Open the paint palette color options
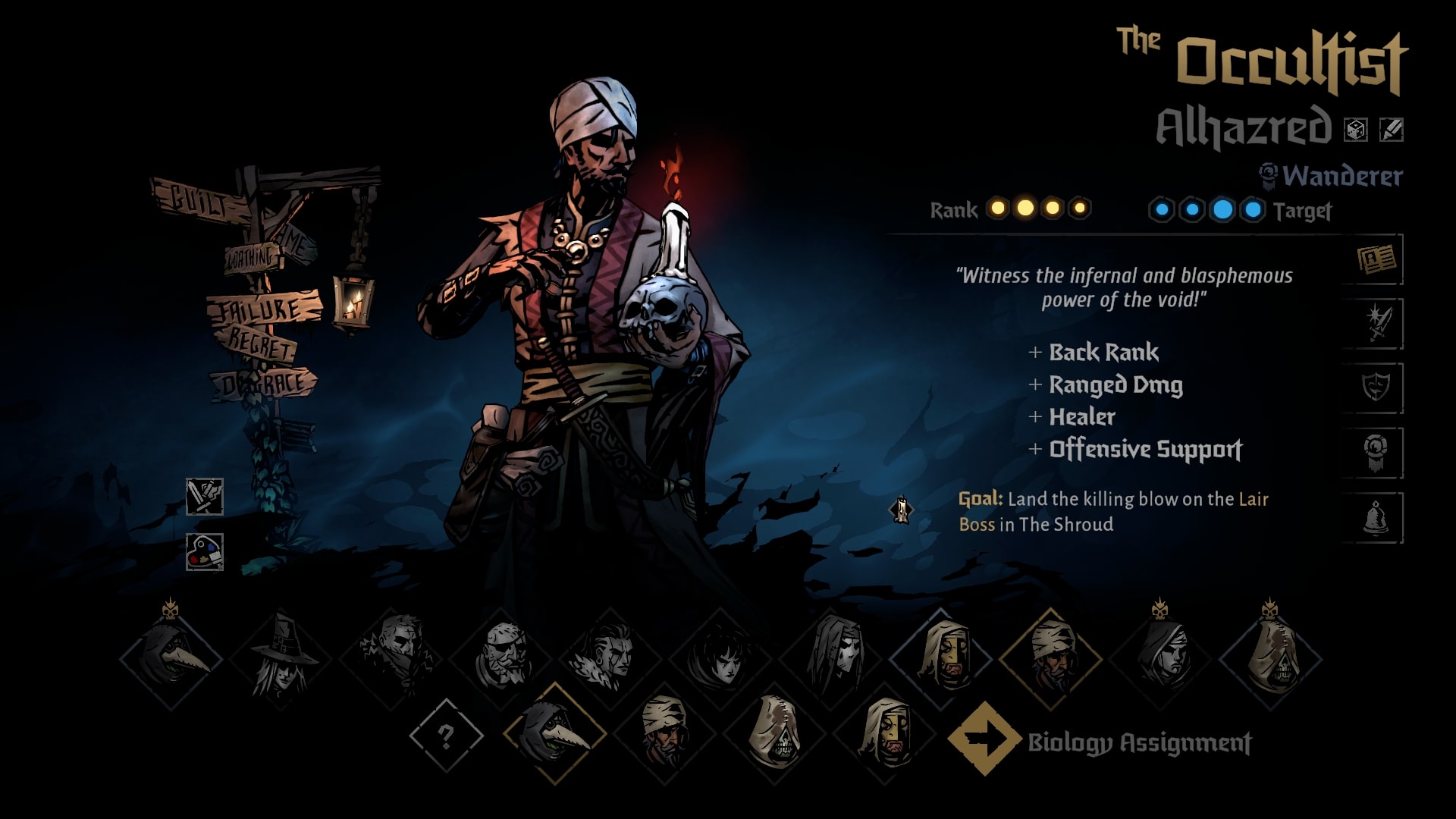The image size is (1456, 819). [205, 551]
